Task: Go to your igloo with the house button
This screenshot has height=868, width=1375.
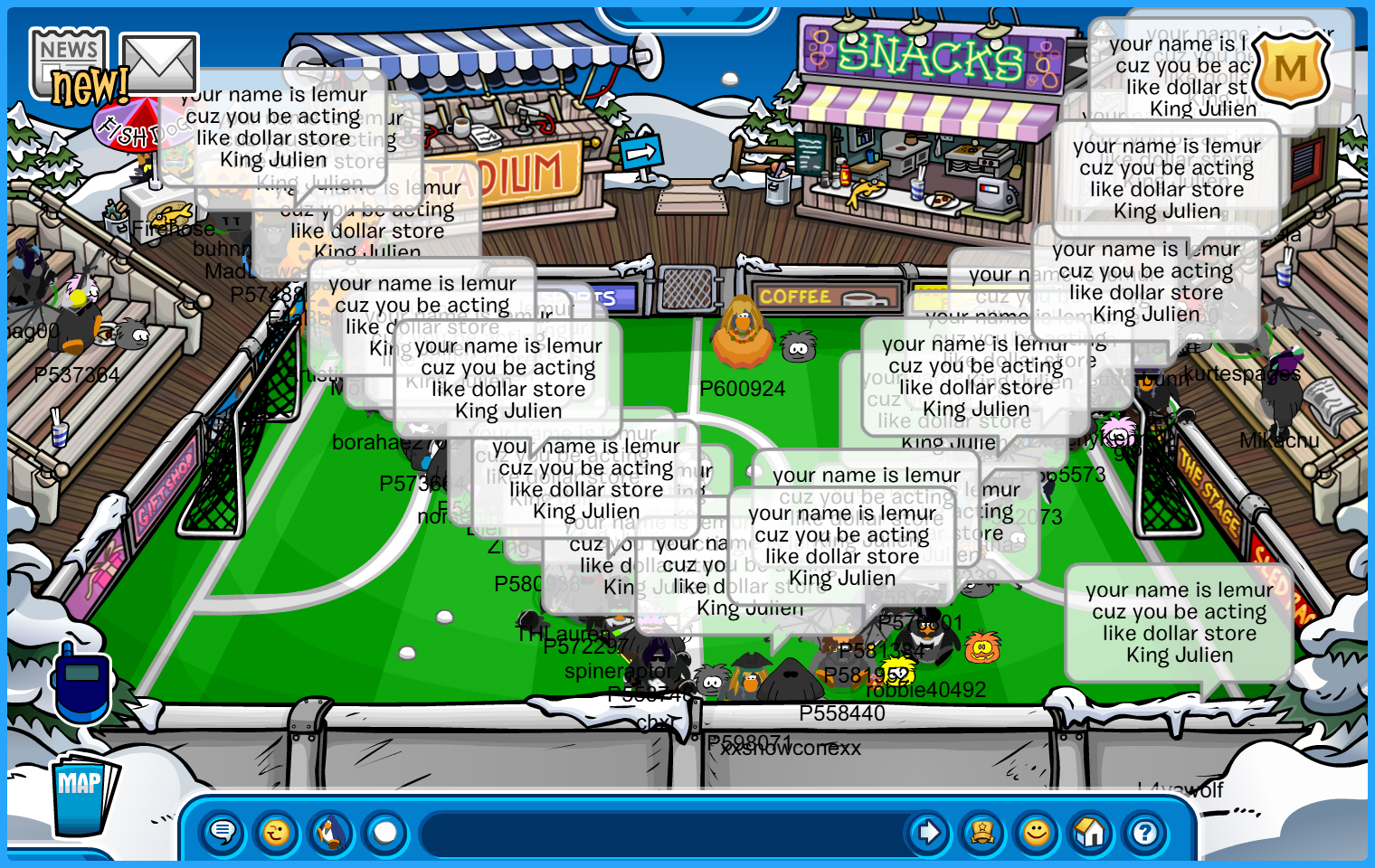Action: click(1091, 832)
